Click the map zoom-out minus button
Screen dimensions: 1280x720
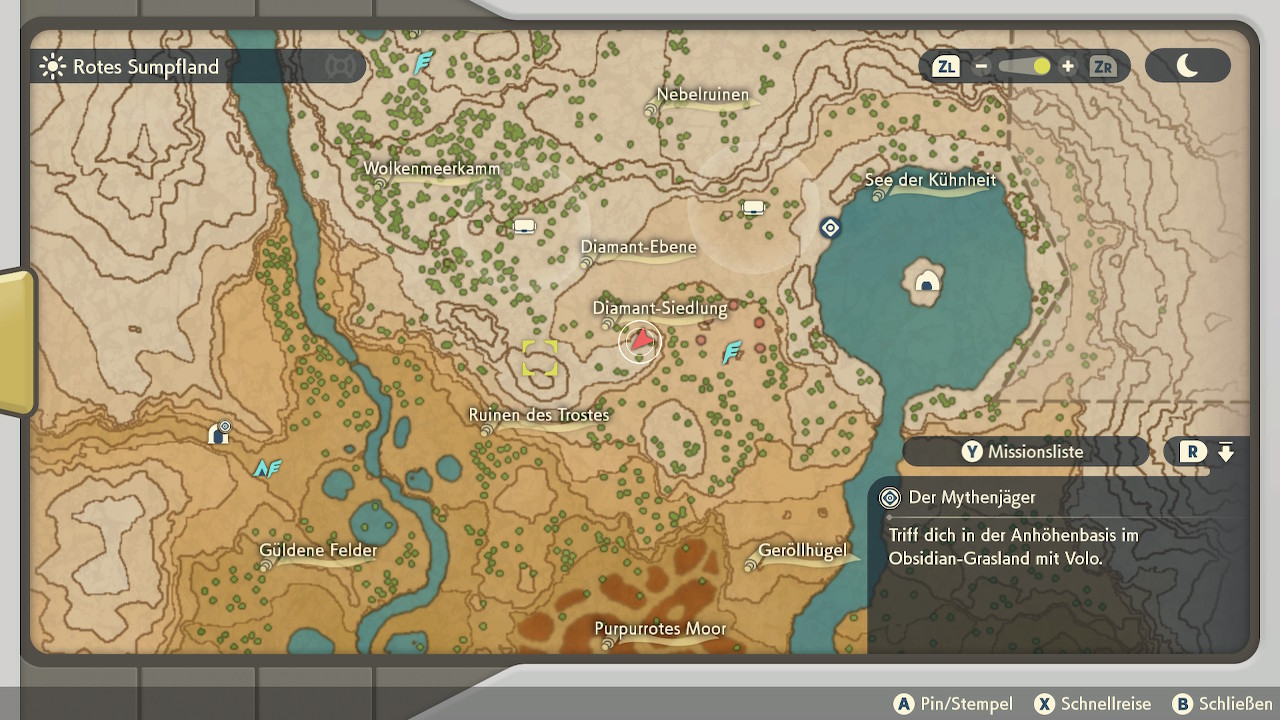981,67
